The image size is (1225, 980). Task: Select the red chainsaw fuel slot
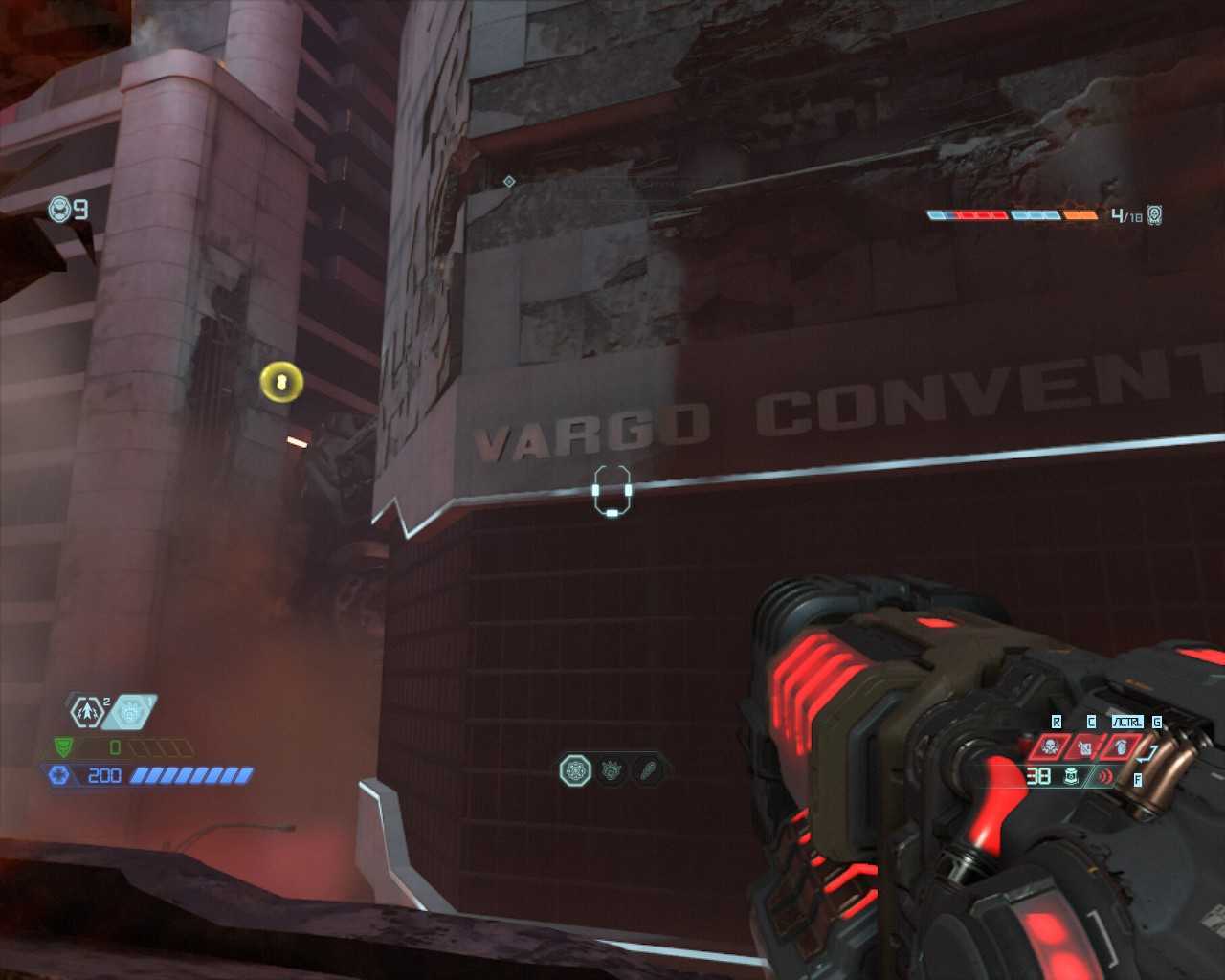(1084, 746)
